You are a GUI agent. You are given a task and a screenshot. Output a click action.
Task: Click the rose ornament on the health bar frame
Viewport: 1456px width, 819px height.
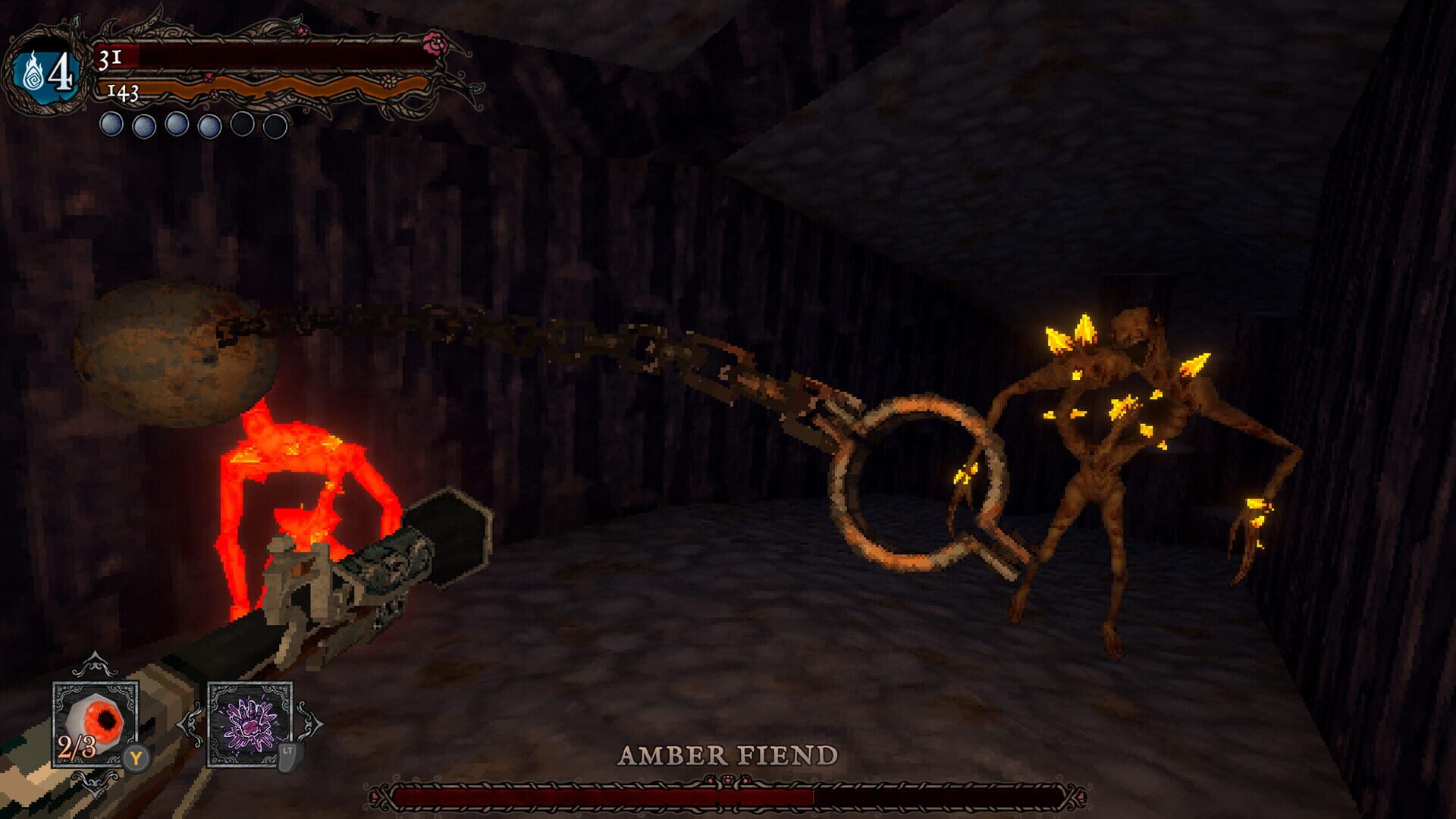tap(437, 42)
